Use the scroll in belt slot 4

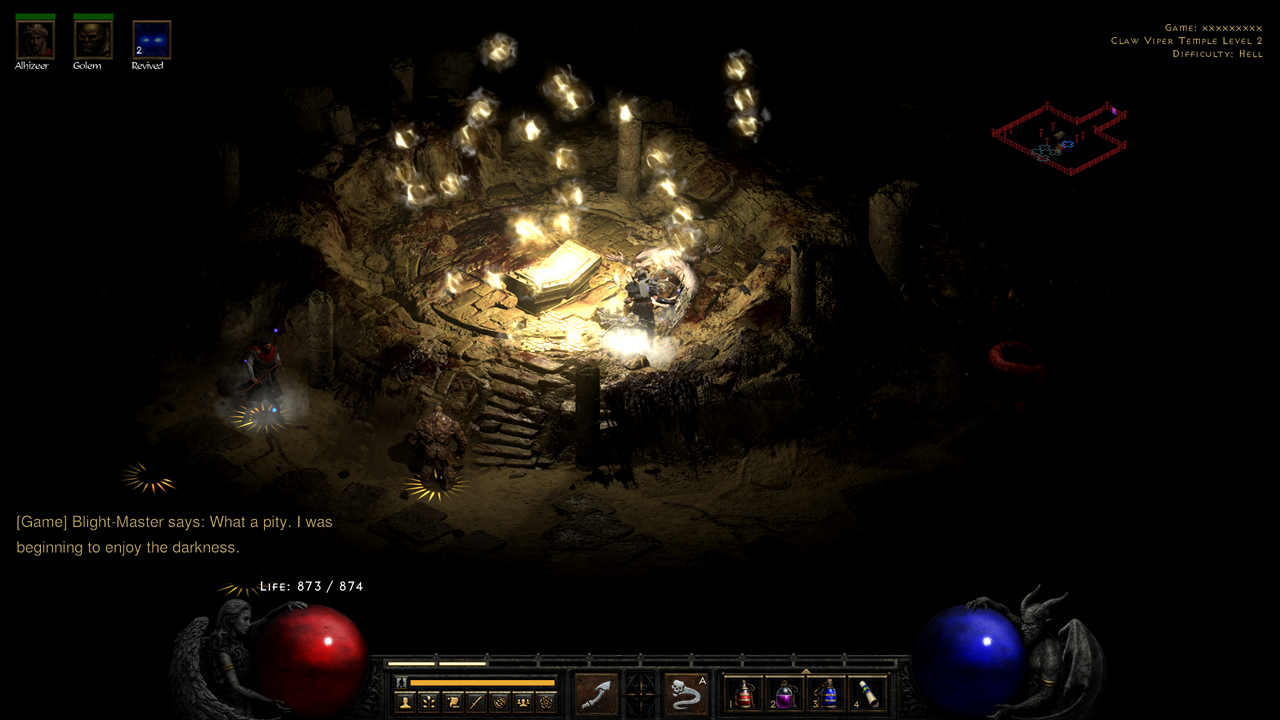(869, 694)
